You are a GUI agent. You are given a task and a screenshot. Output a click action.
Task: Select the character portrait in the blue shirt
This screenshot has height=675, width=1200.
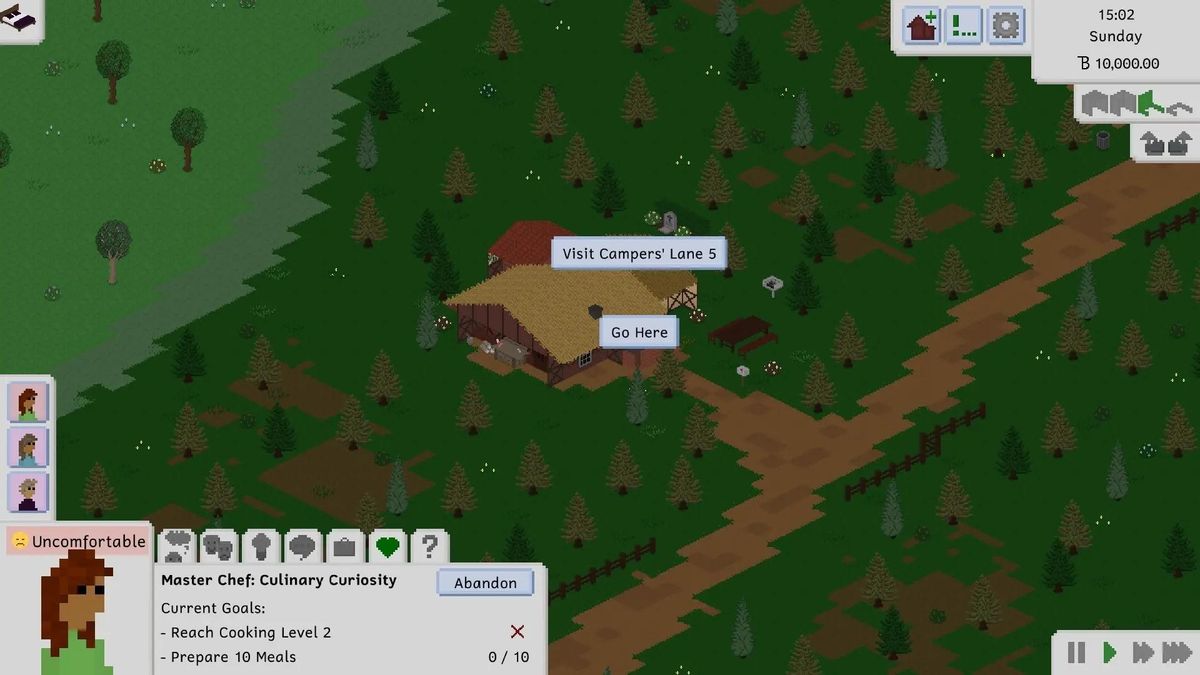(28, 448)
